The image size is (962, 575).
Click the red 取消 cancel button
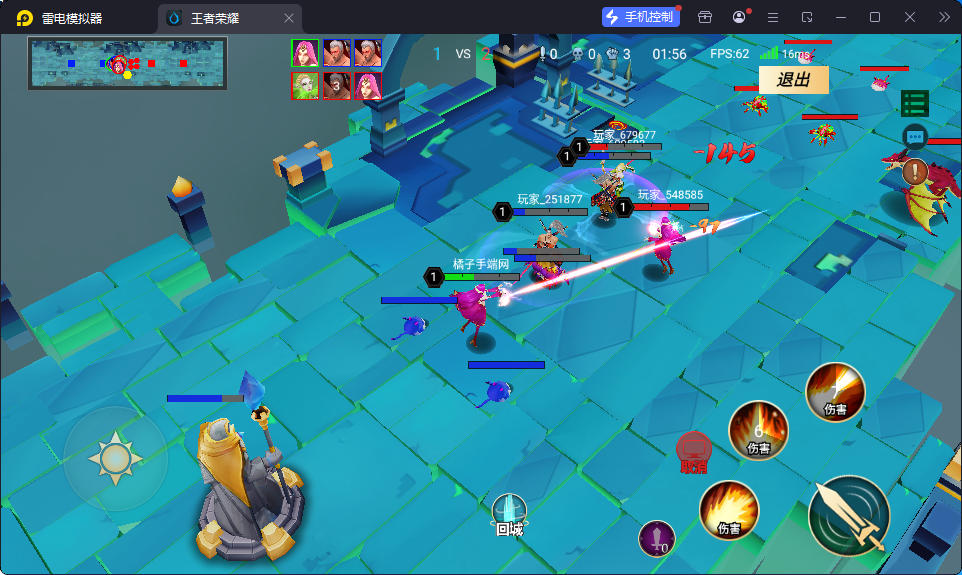tap(694, 452)
